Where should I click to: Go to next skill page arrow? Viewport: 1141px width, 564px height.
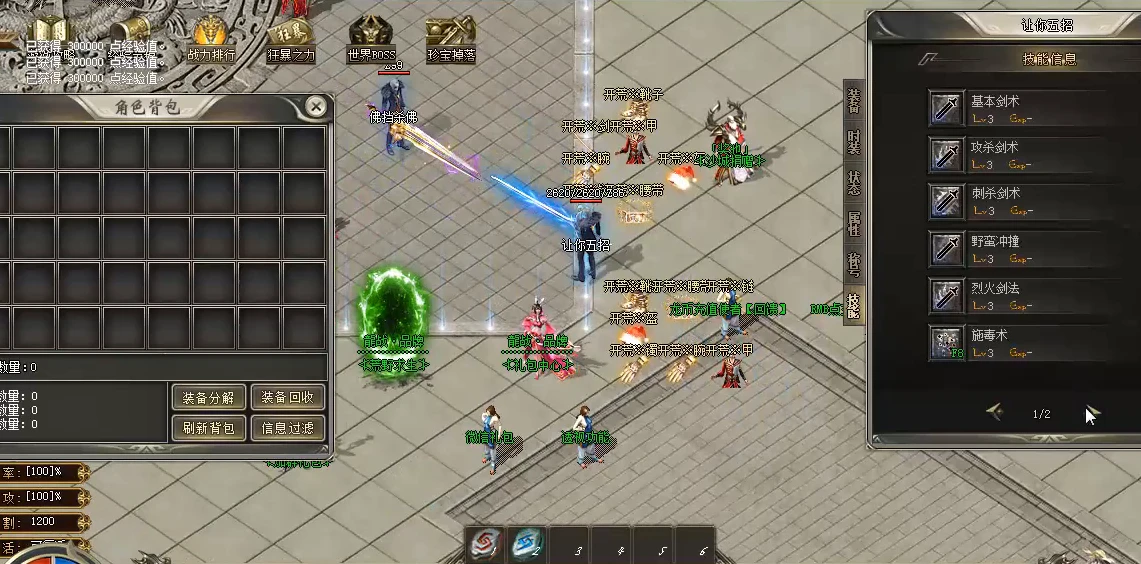1091,413
